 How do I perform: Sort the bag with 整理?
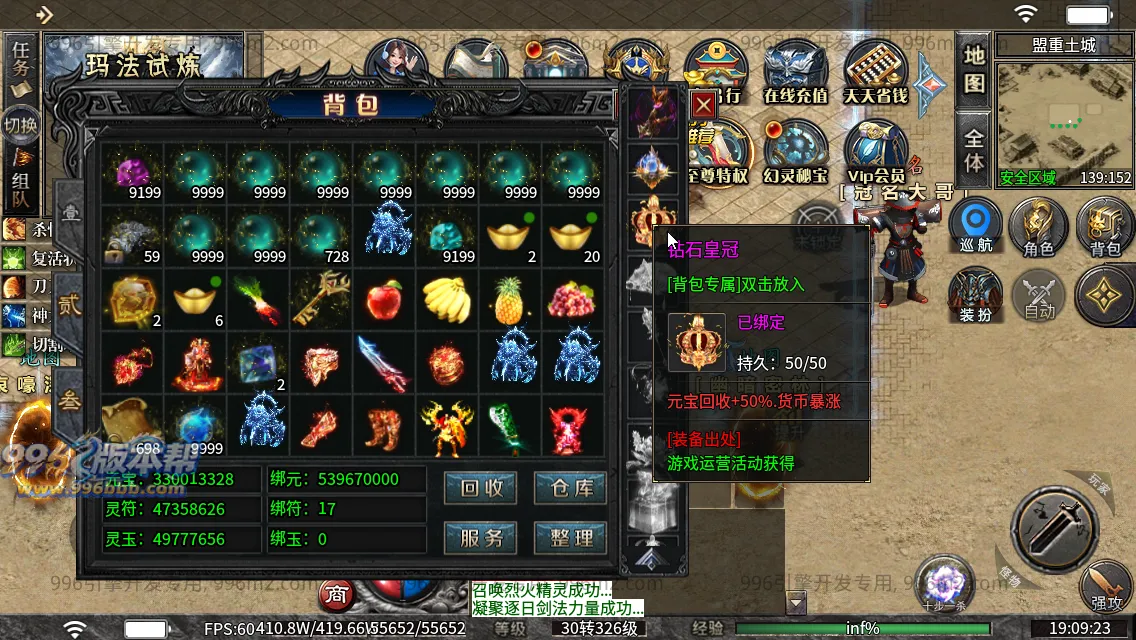(x=570, y=537)
